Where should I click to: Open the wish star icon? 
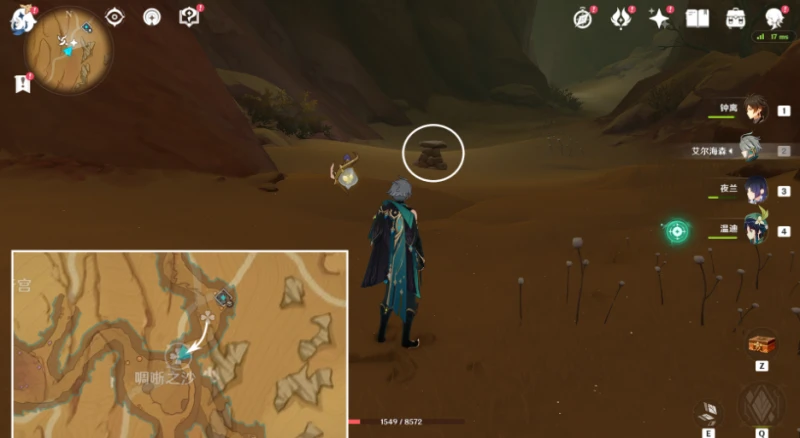point(659,18)
